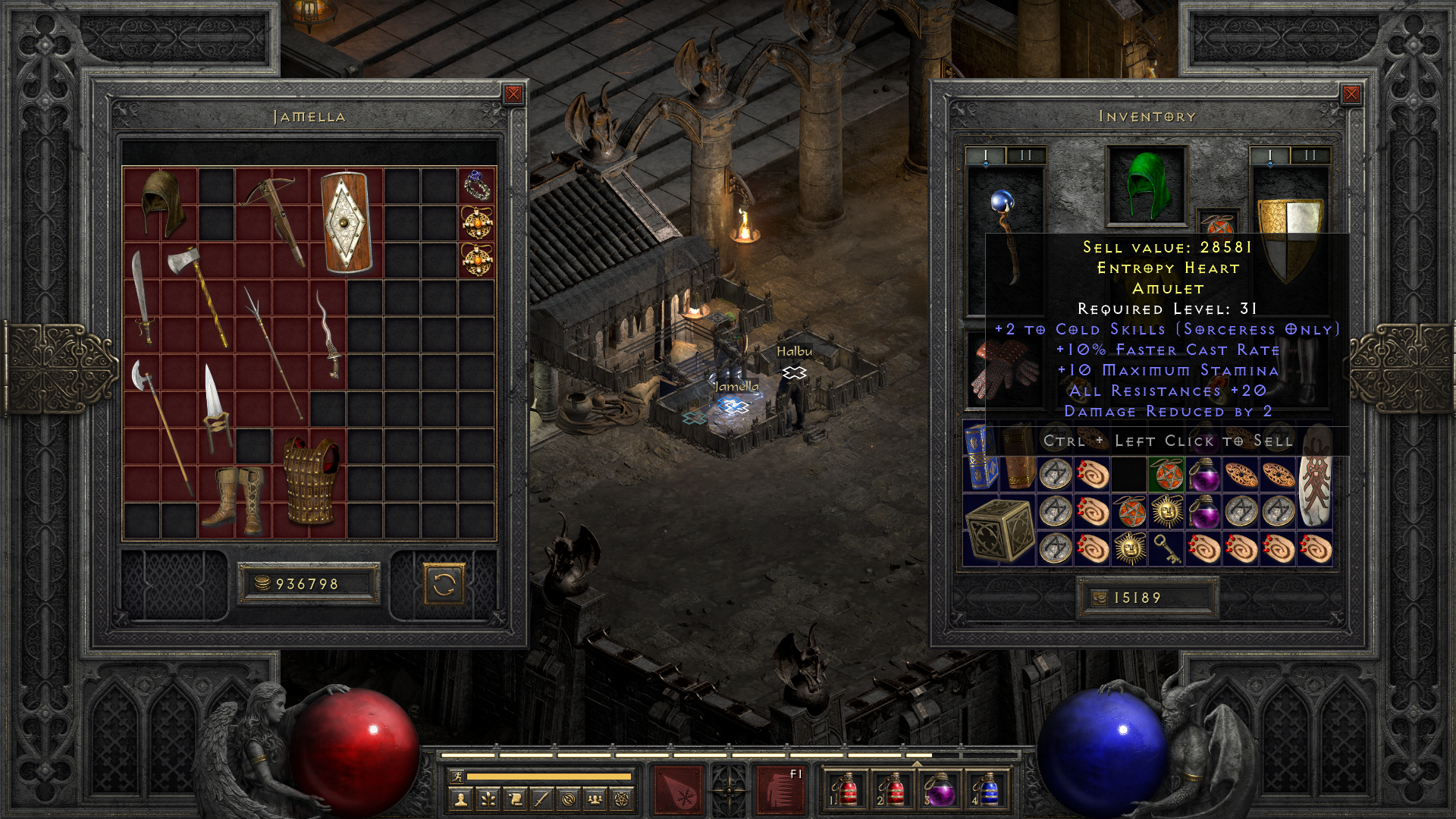The image size is (1456, 819).
Task: Choose the tall studded shield for sale
Action: point(345,222)
